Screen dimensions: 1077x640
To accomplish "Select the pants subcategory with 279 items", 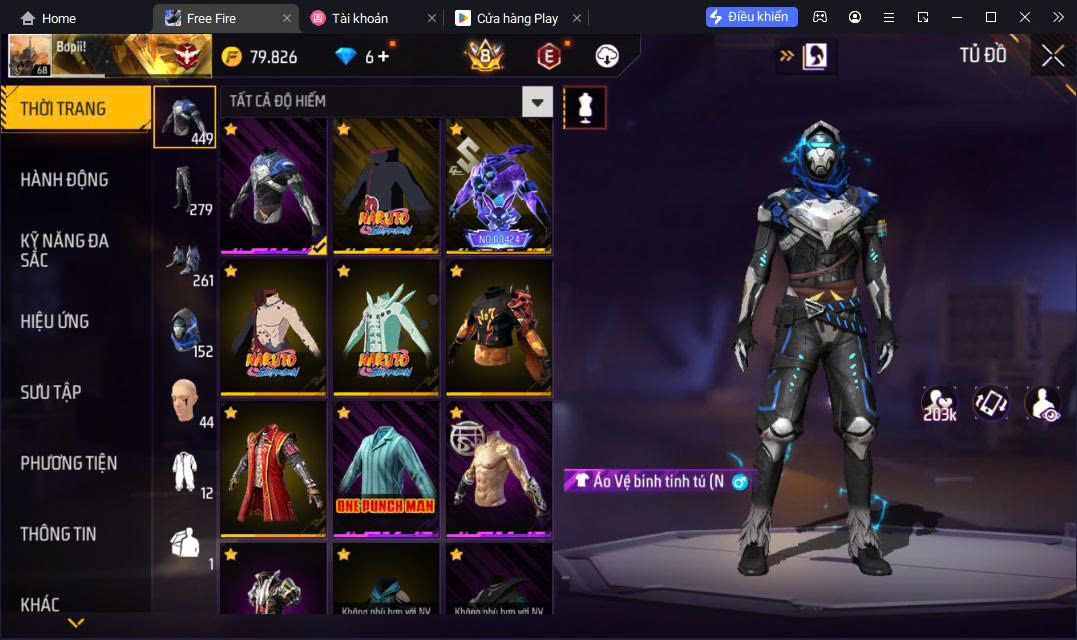I will (185, 188).
